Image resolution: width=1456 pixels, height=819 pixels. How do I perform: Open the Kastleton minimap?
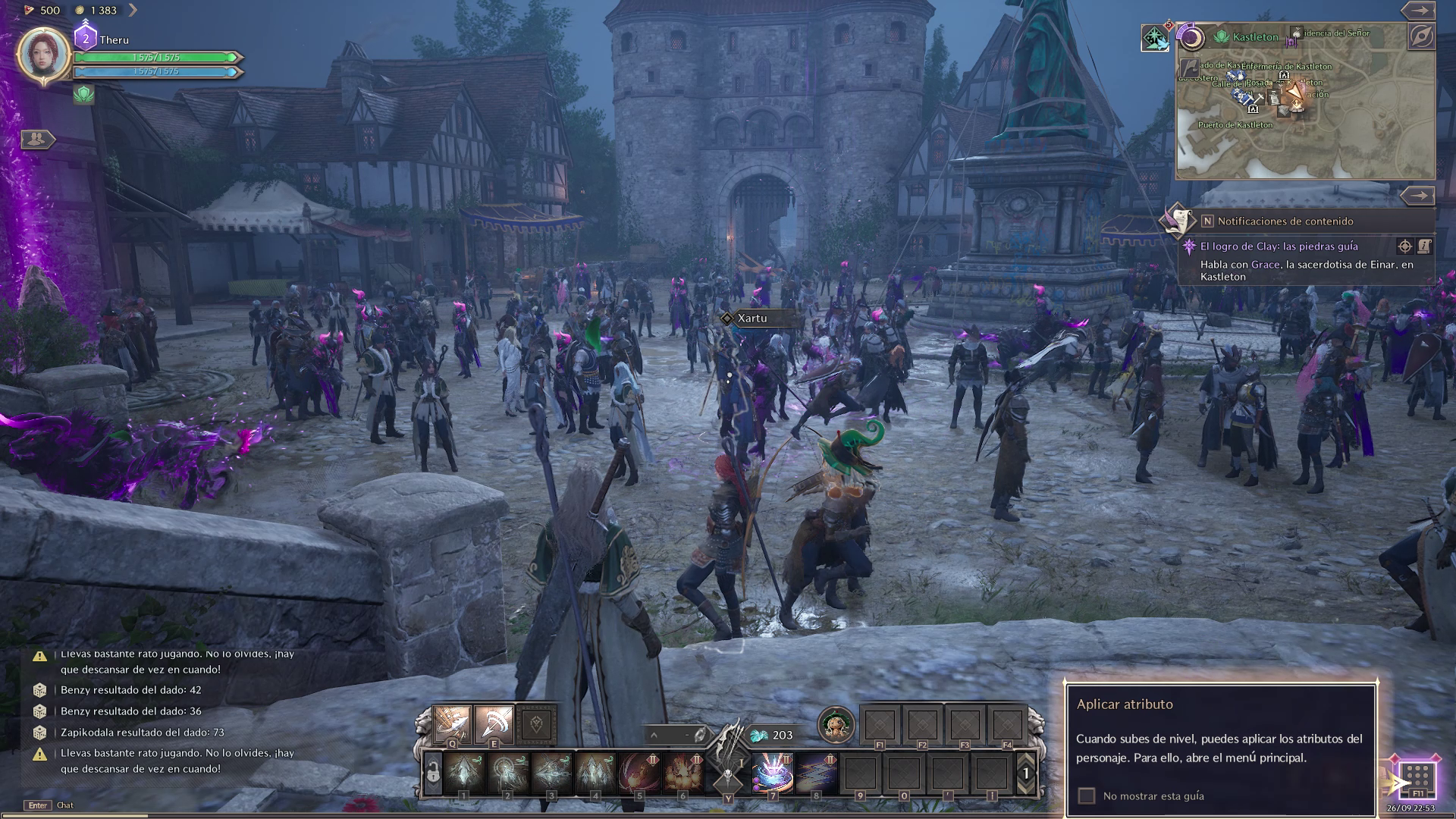tap(1304, 112)
